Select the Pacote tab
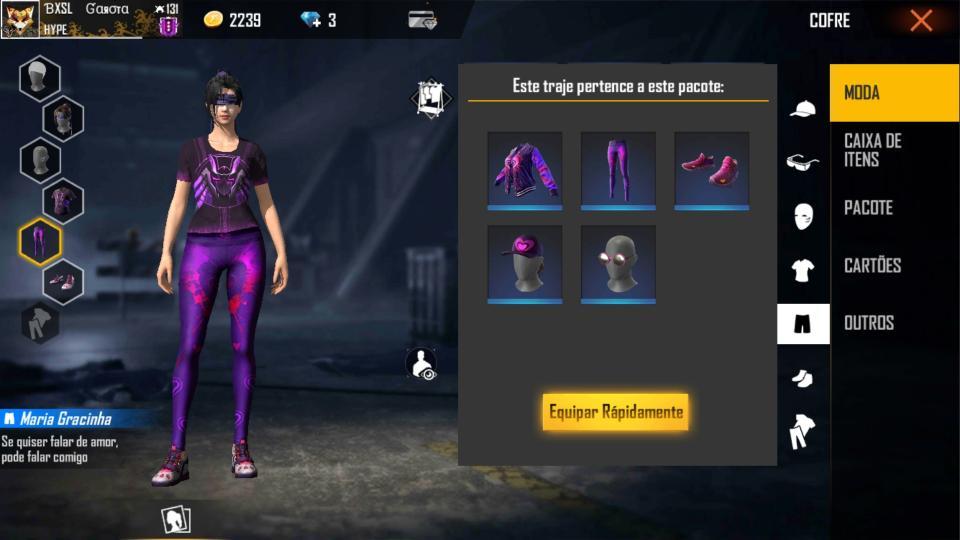The height and width of the screenshot is (540, 960). click(x=893, y=208)
